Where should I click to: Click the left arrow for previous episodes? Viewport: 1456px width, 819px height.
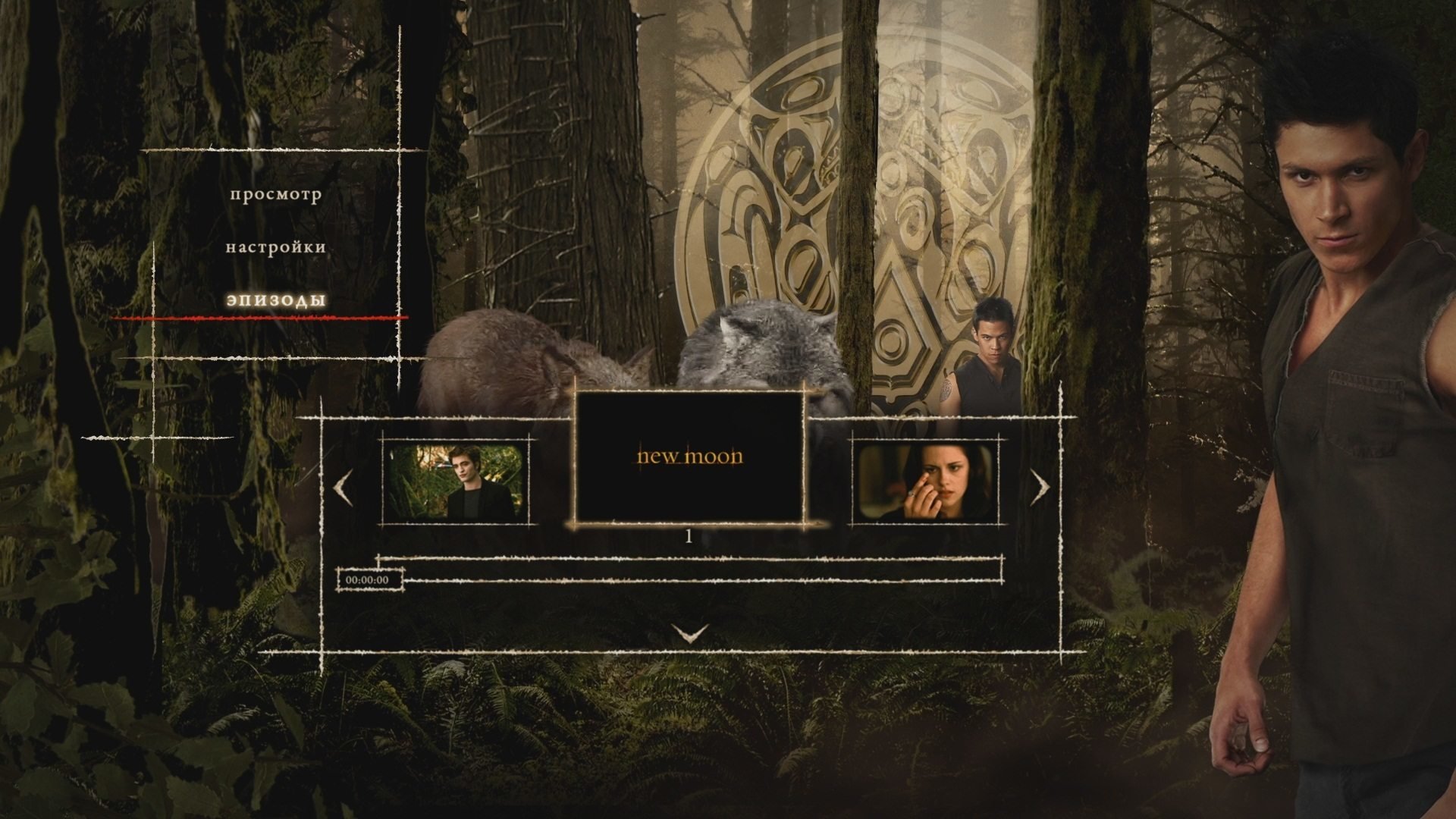tap(343, 488)
